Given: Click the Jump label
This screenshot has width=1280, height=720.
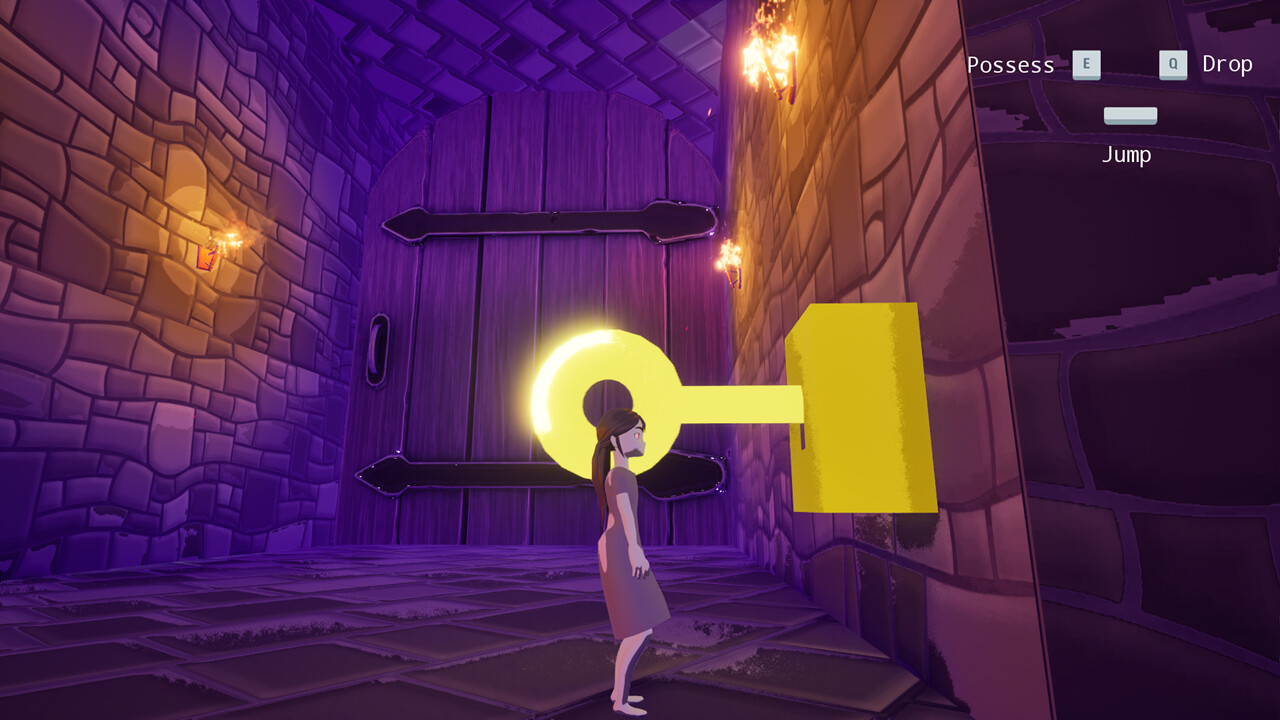Looking at the screenshot, I should (1128, 154).
